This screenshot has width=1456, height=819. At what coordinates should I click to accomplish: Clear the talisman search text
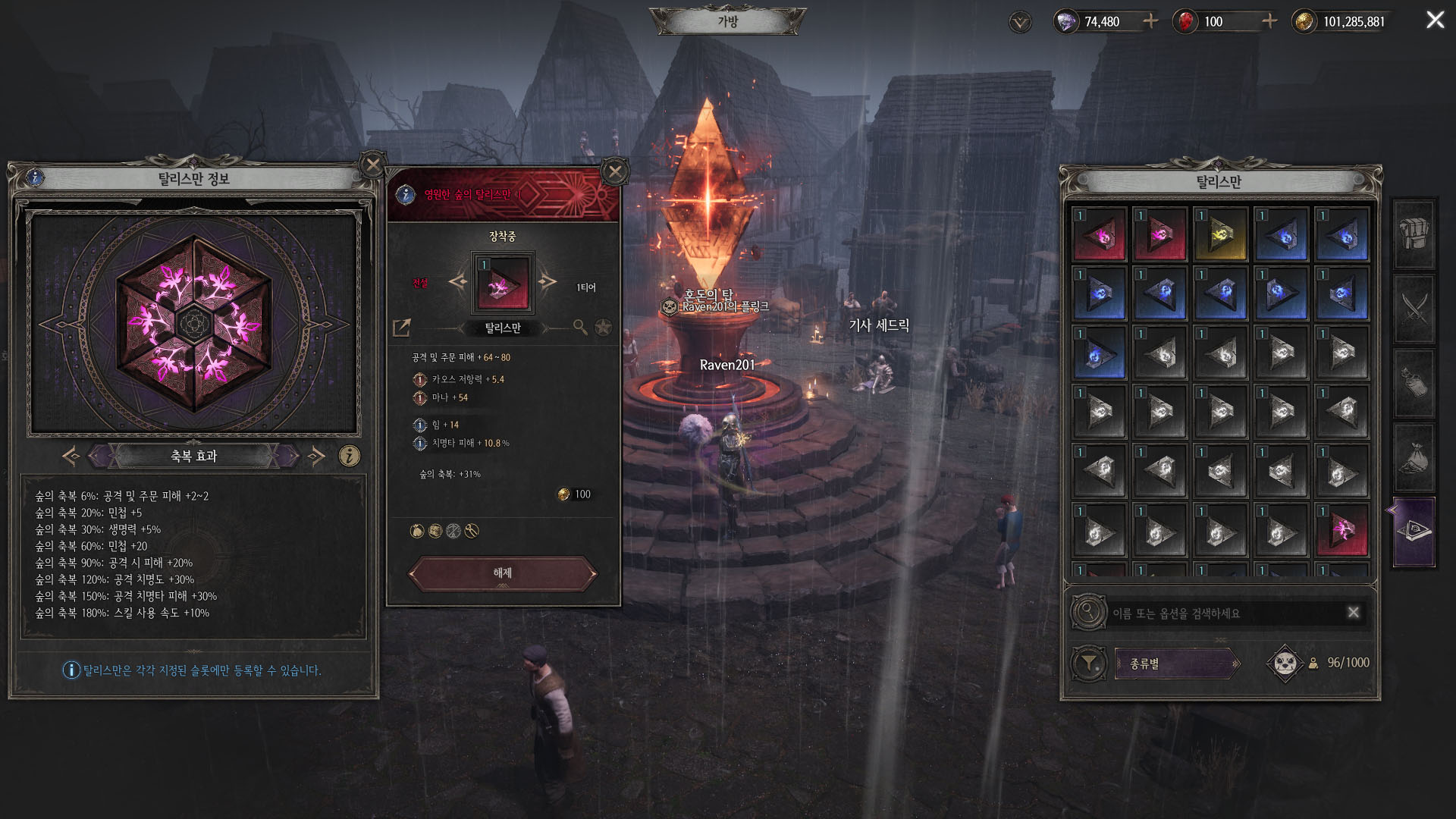(1354, 613)
